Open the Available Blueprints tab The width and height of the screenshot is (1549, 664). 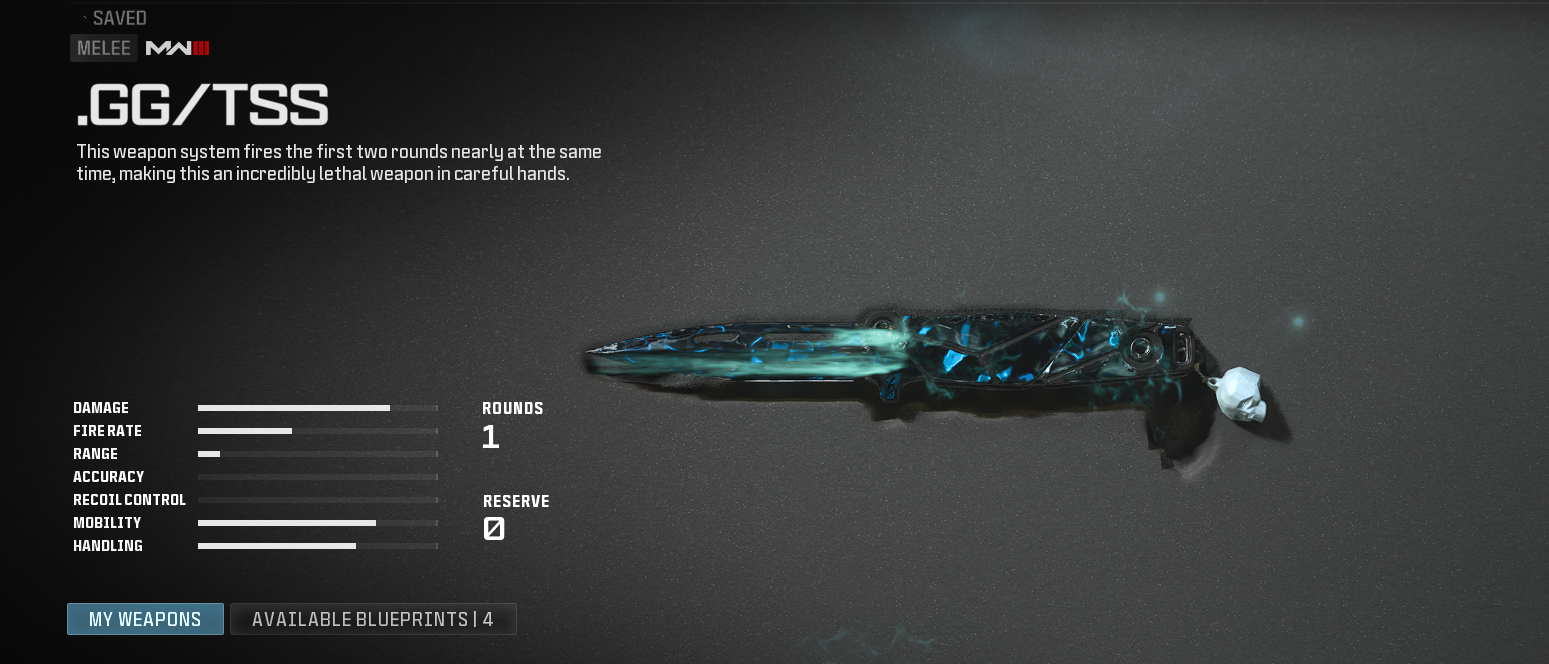point(373,619)
